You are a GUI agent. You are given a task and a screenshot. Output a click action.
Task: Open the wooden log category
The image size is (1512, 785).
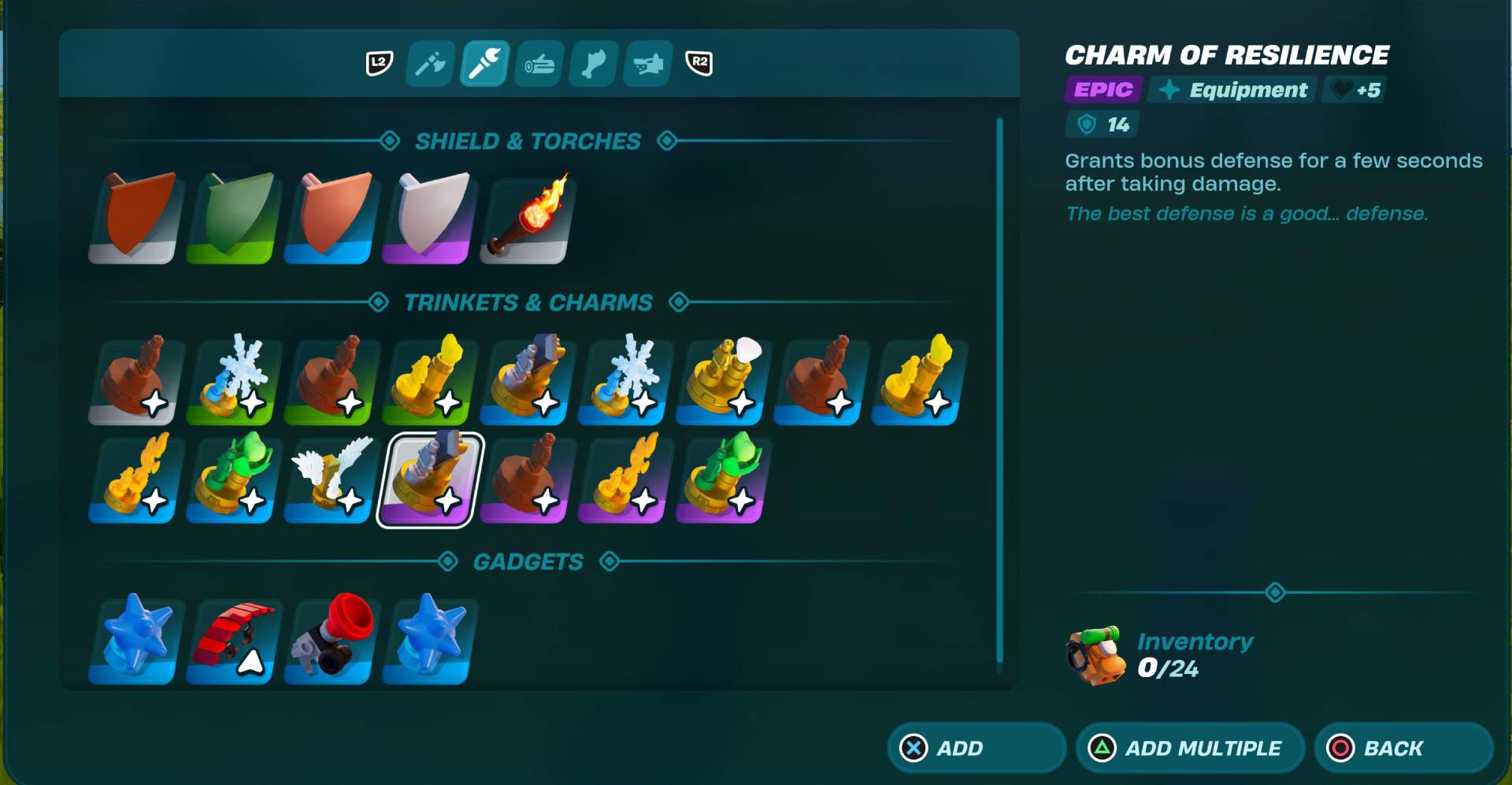(x=538, y=64)
